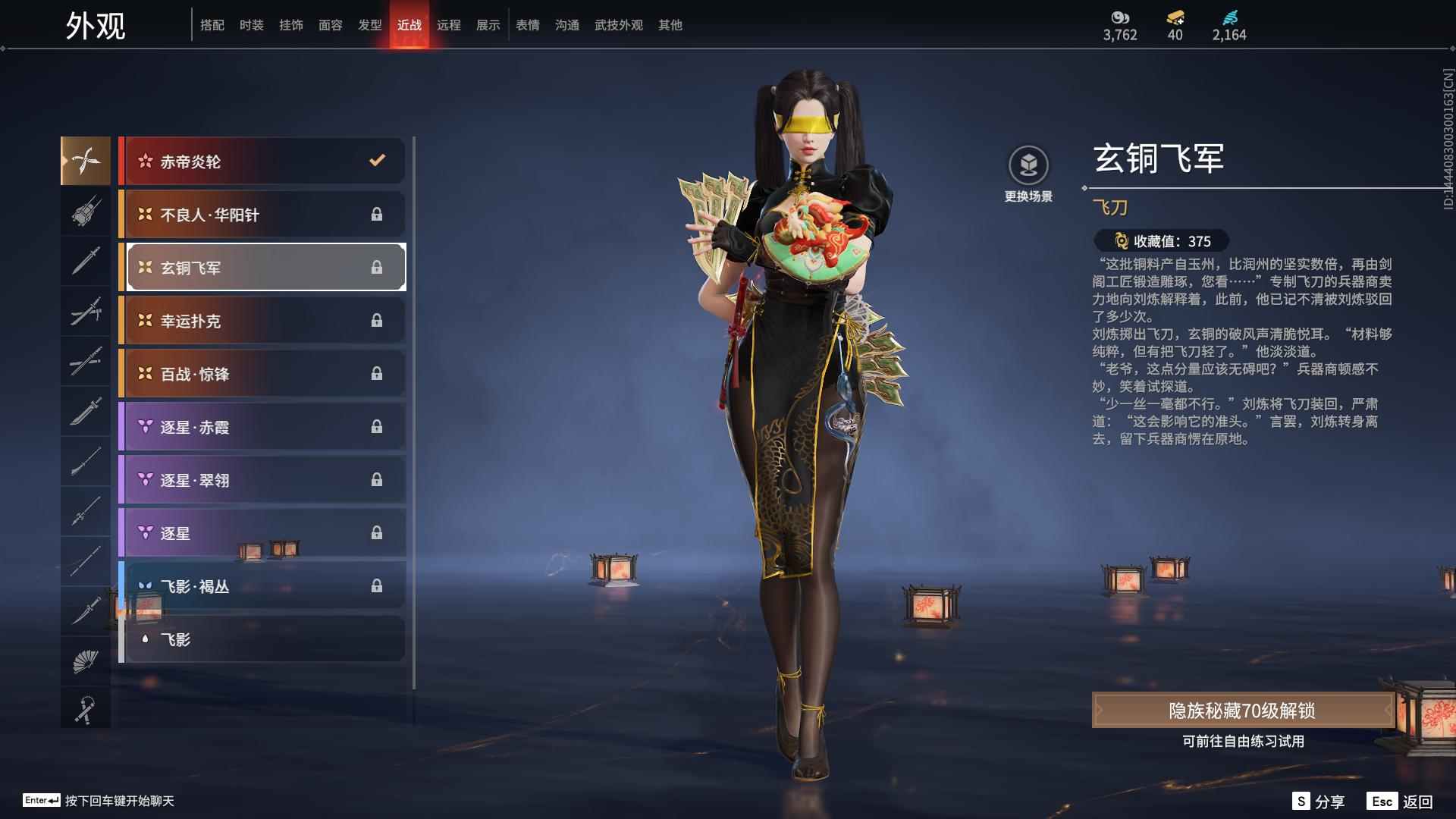Open the 时装 menu item
The width and height of the screenshot is (1456, 819).
pos(252,25)
